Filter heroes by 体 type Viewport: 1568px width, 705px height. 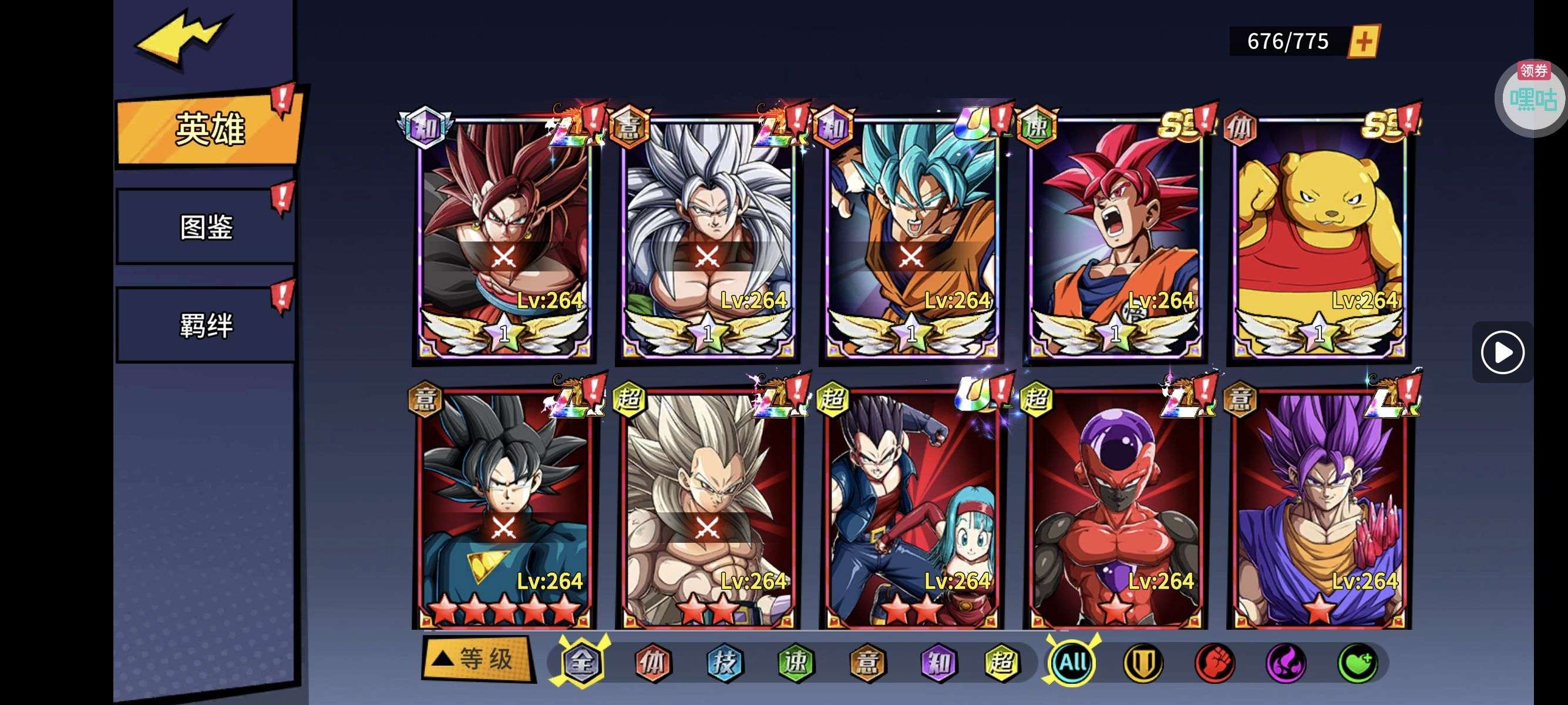point(652,662)
